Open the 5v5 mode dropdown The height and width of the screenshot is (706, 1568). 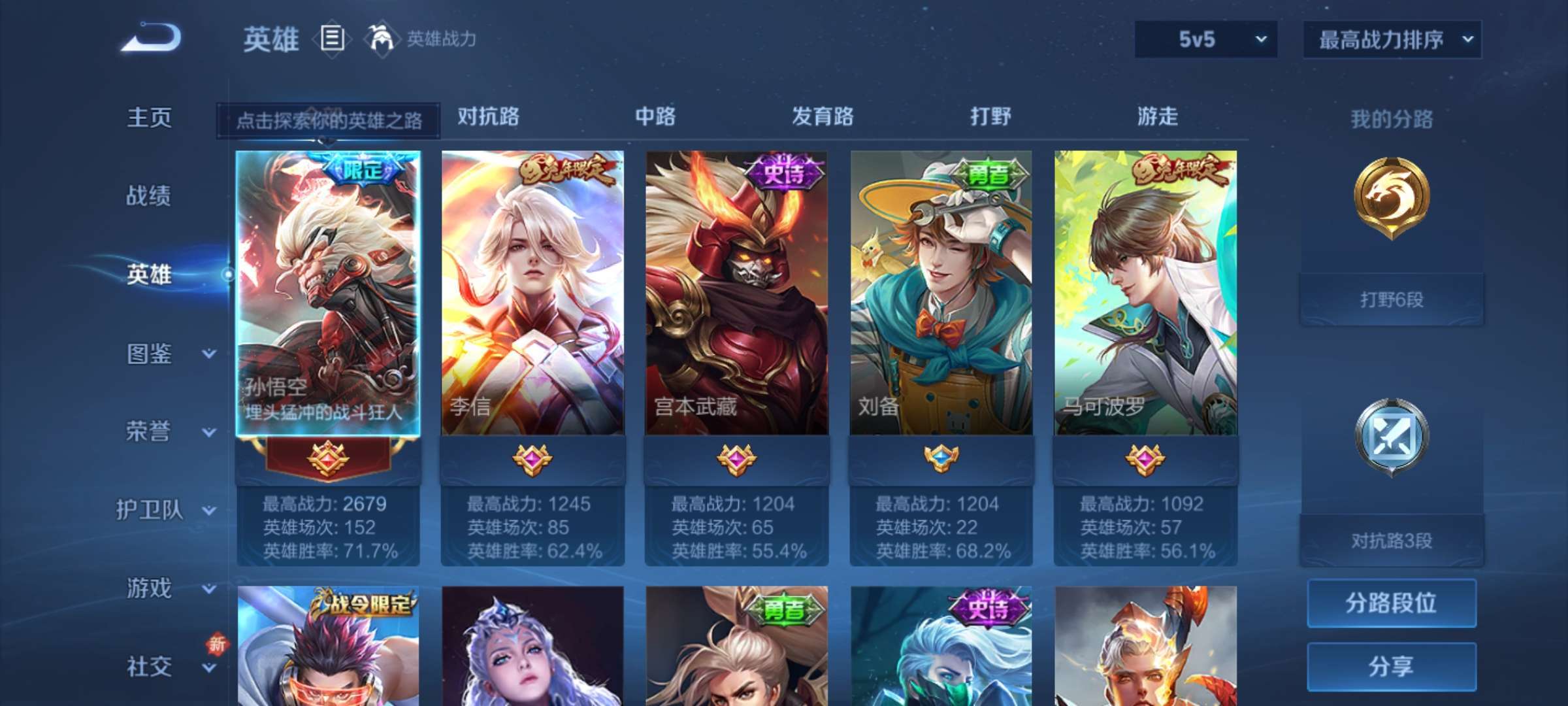point(1205,39)
